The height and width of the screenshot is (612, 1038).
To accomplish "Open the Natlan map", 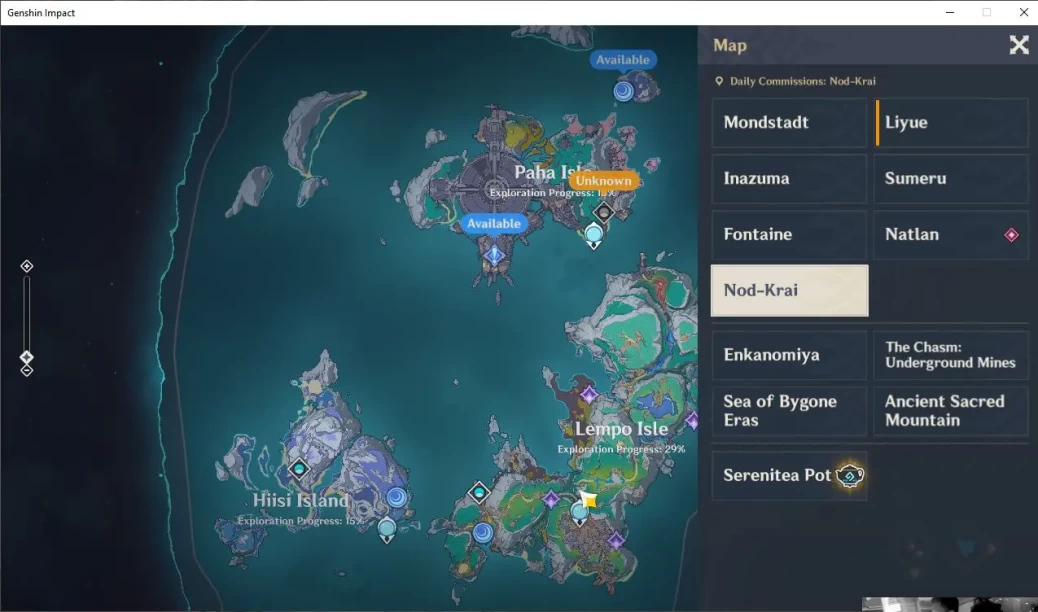I will coord(951,235).
